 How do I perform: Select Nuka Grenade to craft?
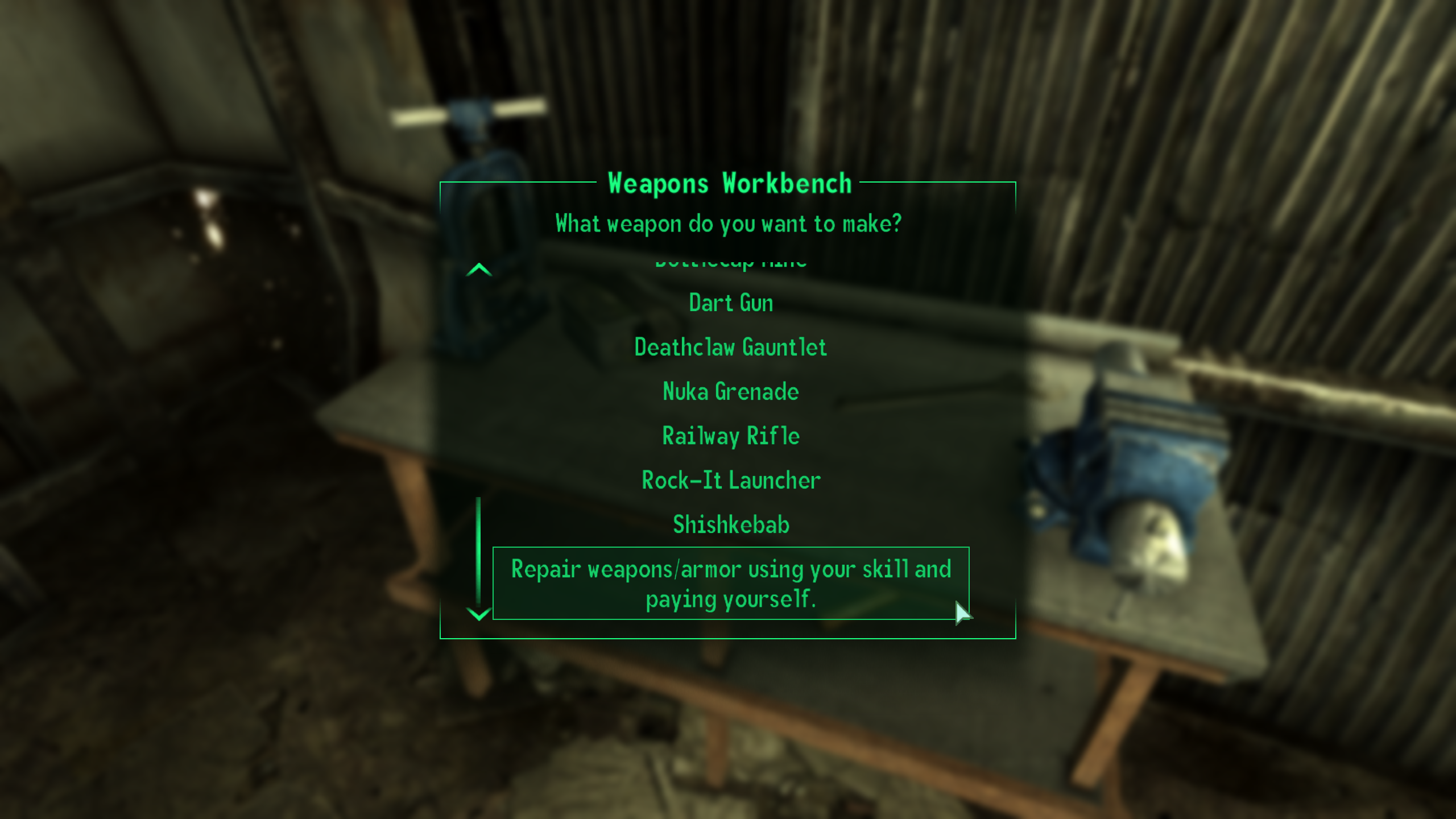point(730,391)
